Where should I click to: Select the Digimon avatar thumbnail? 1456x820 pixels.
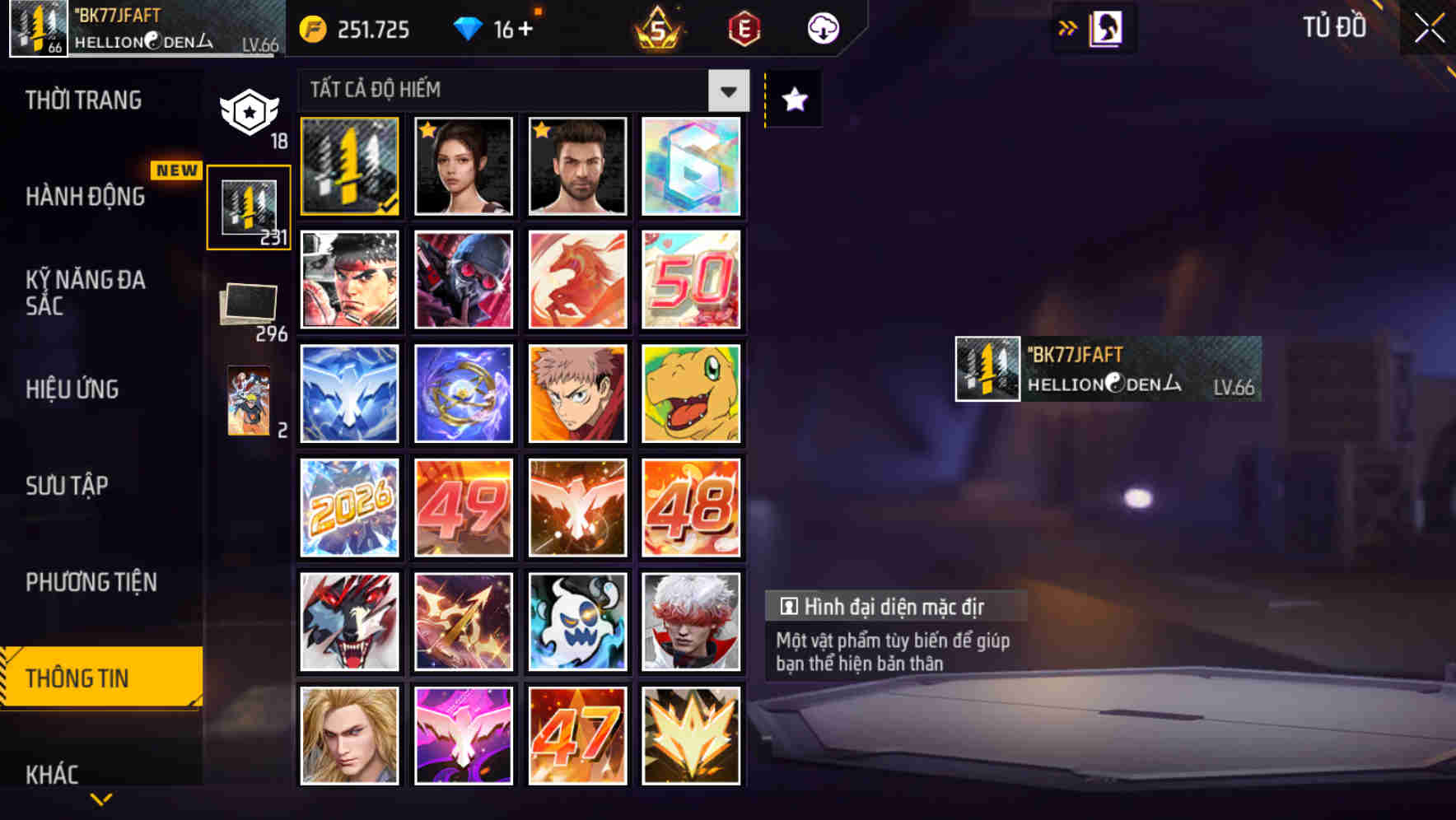pos(691,393)
